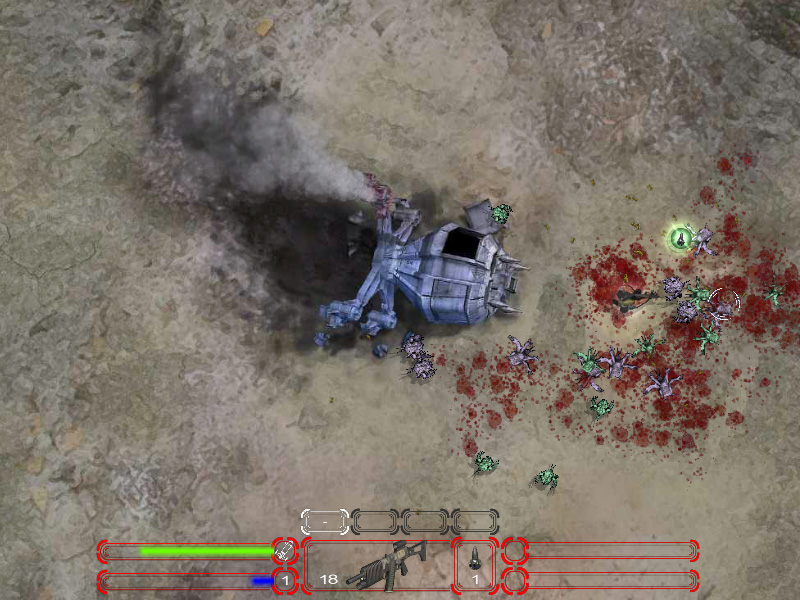Use the medkit icon beside the green bar

pos(285,550)
